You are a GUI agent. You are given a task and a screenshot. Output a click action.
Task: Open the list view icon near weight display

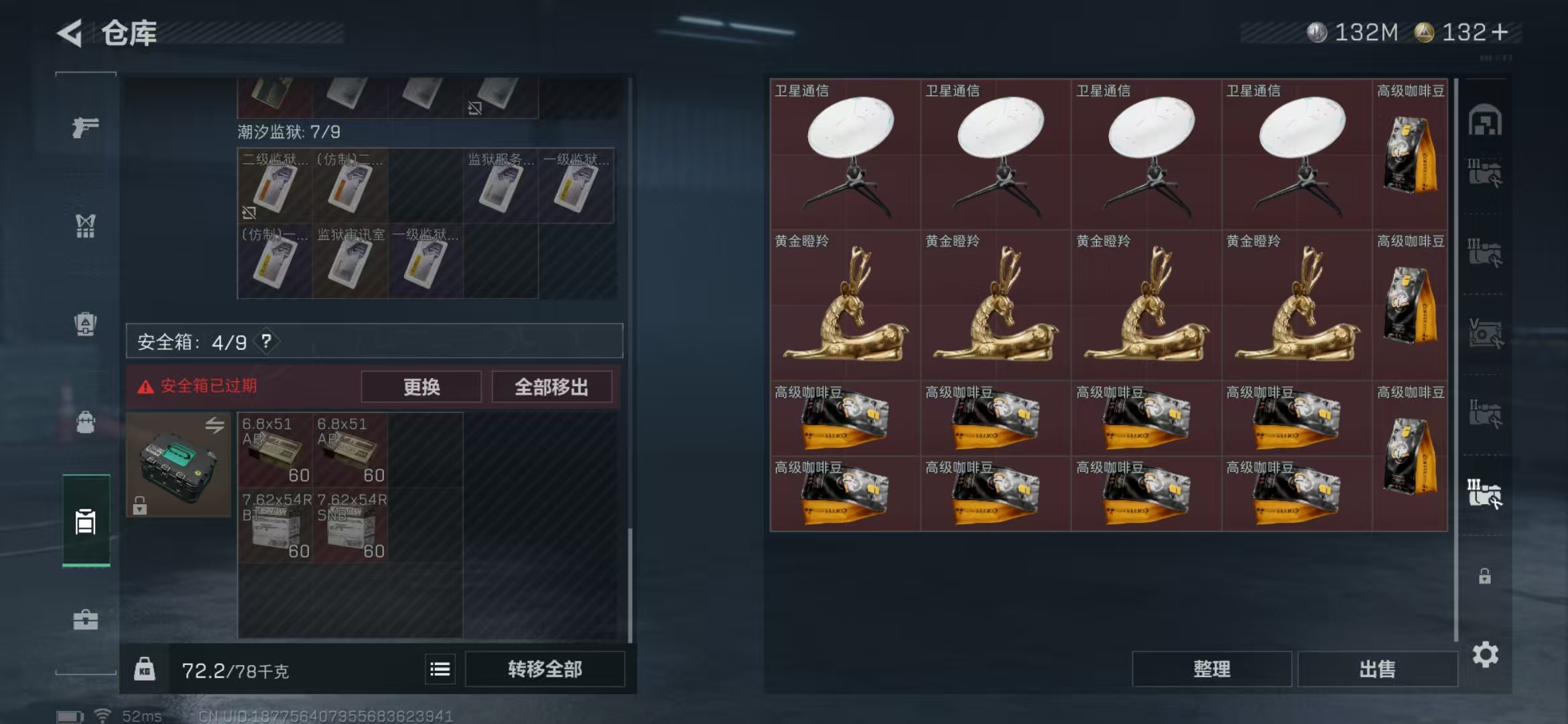pyautogui.click(x=440, y=669)
